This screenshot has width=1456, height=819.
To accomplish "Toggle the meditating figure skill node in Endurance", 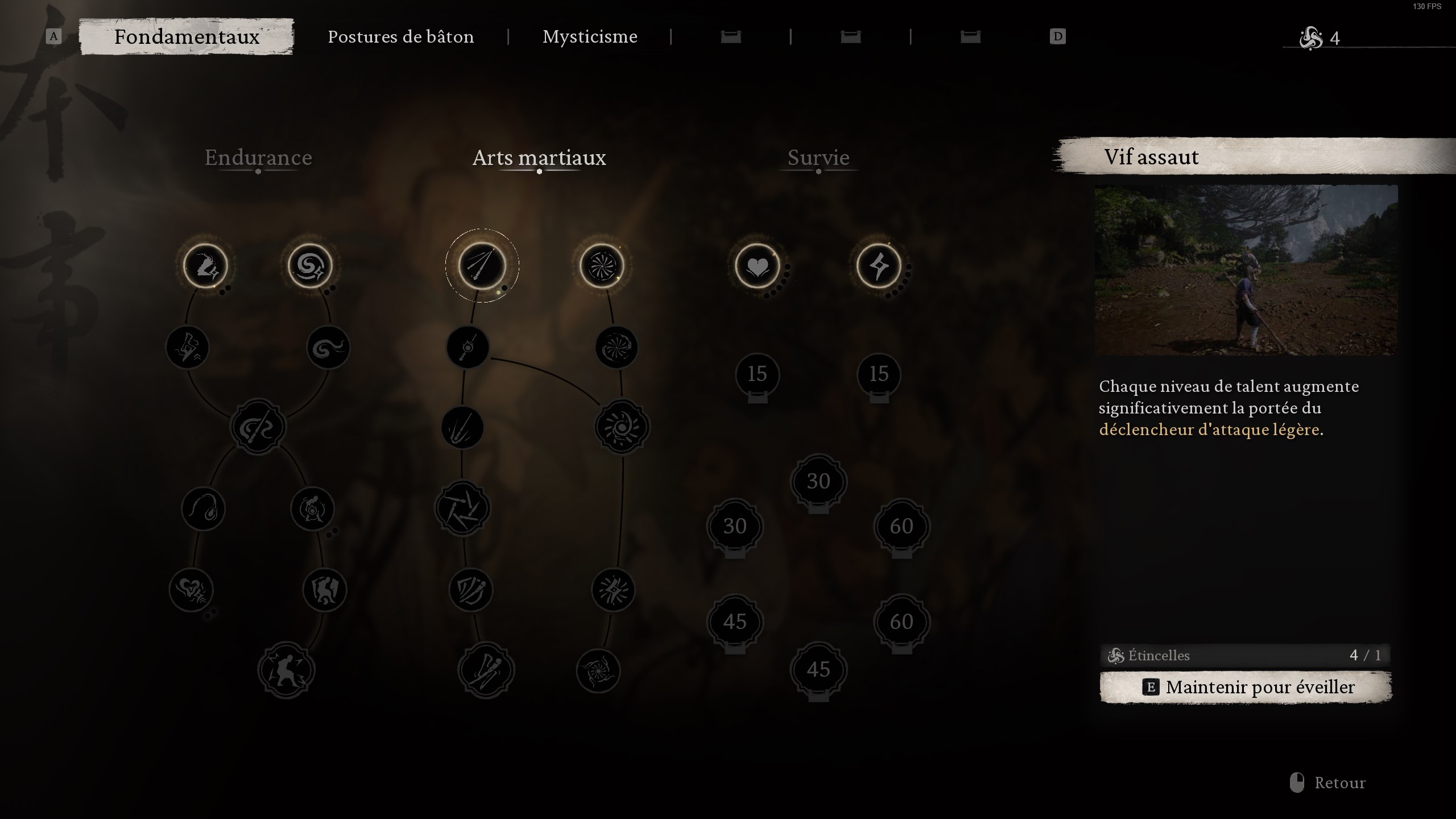I will pyautogui.click(x=312, y=509).
